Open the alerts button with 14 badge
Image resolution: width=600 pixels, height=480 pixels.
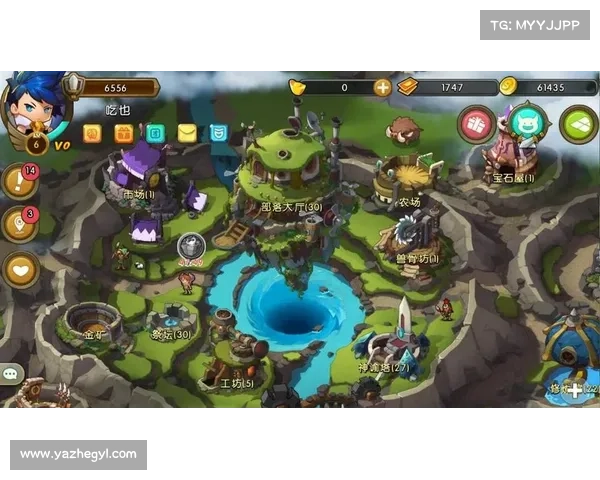[19, 182]
